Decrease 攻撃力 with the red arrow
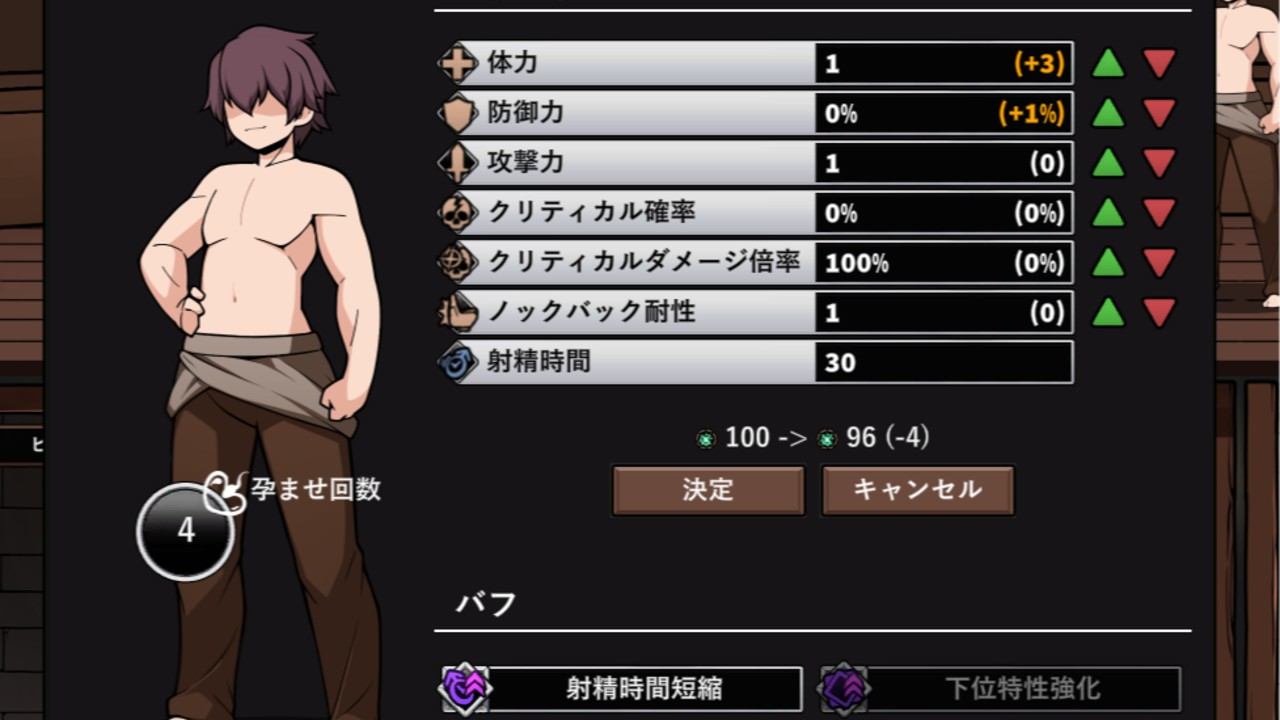The image size is (1280, 720). pyautogui.click(x=1159, y=163)
